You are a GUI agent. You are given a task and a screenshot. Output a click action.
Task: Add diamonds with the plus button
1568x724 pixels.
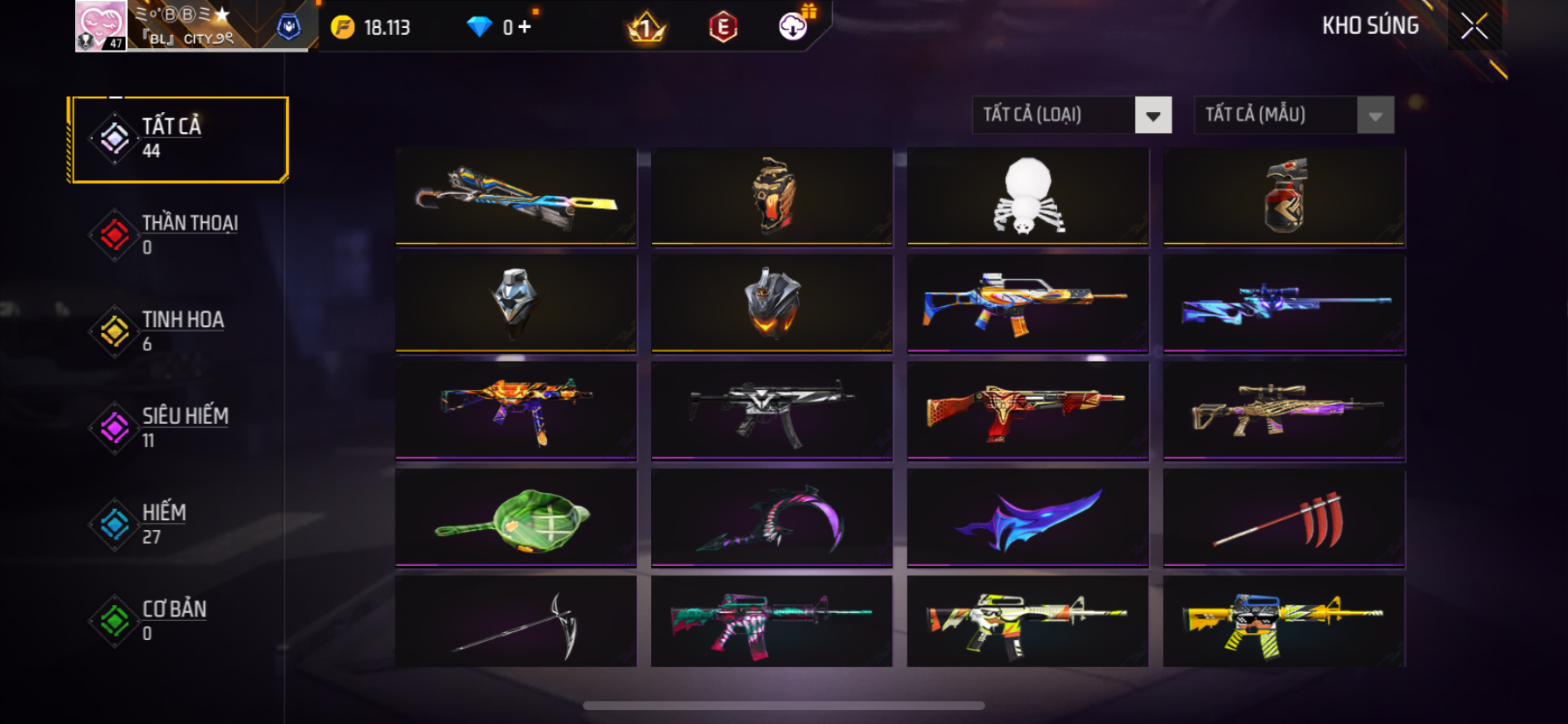coord(524,27)
